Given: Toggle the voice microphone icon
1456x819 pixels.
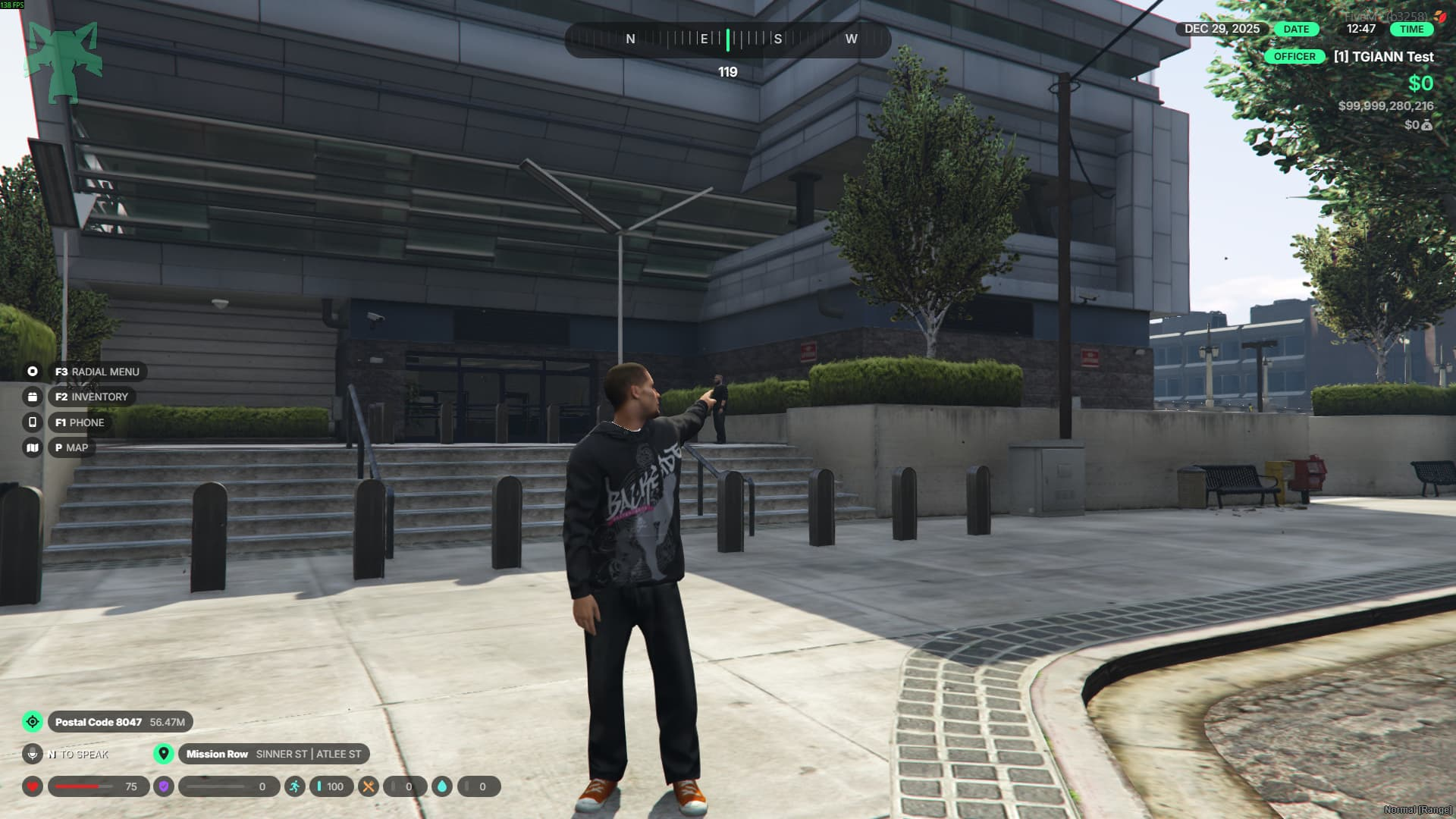Looking at the screenshot, I should (x=33, y=754).
